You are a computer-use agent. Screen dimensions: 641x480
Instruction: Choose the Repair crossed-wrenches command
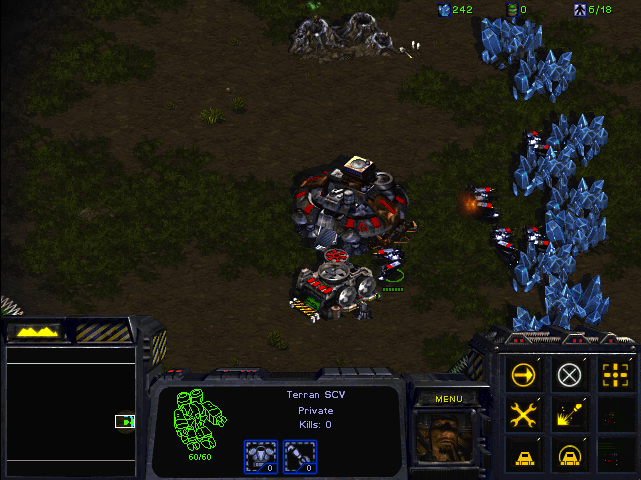tap(523, 414)
